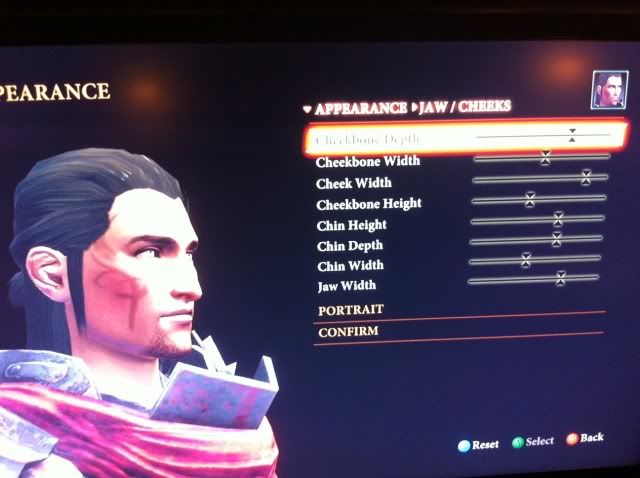Click the Cheek Width slider
Image resolution: width=640 pixels, height=478 pixels.
click(x=586, y=177)
